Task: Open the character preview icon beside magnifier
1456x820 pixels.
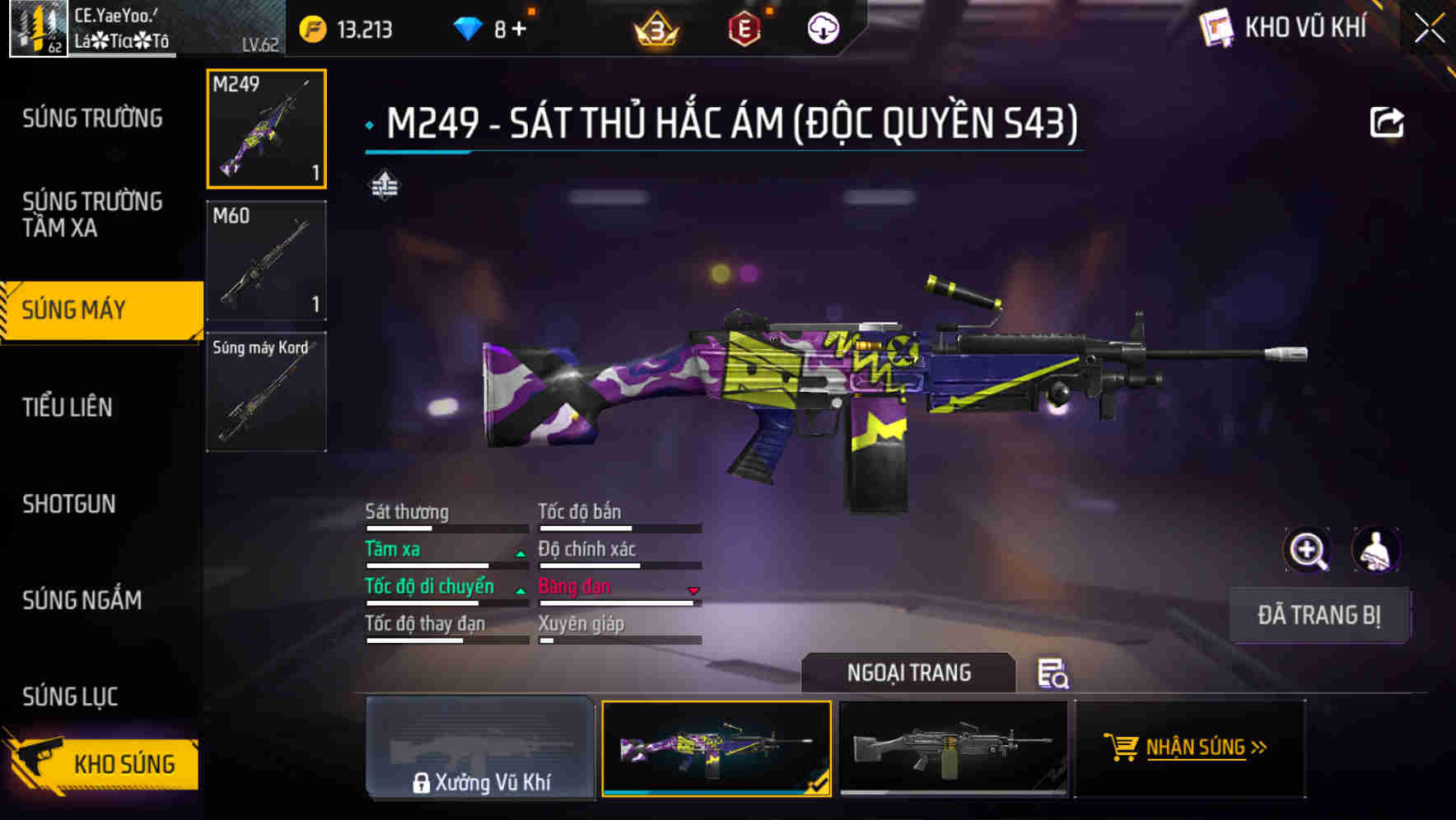Action: tap(1374, 550)
